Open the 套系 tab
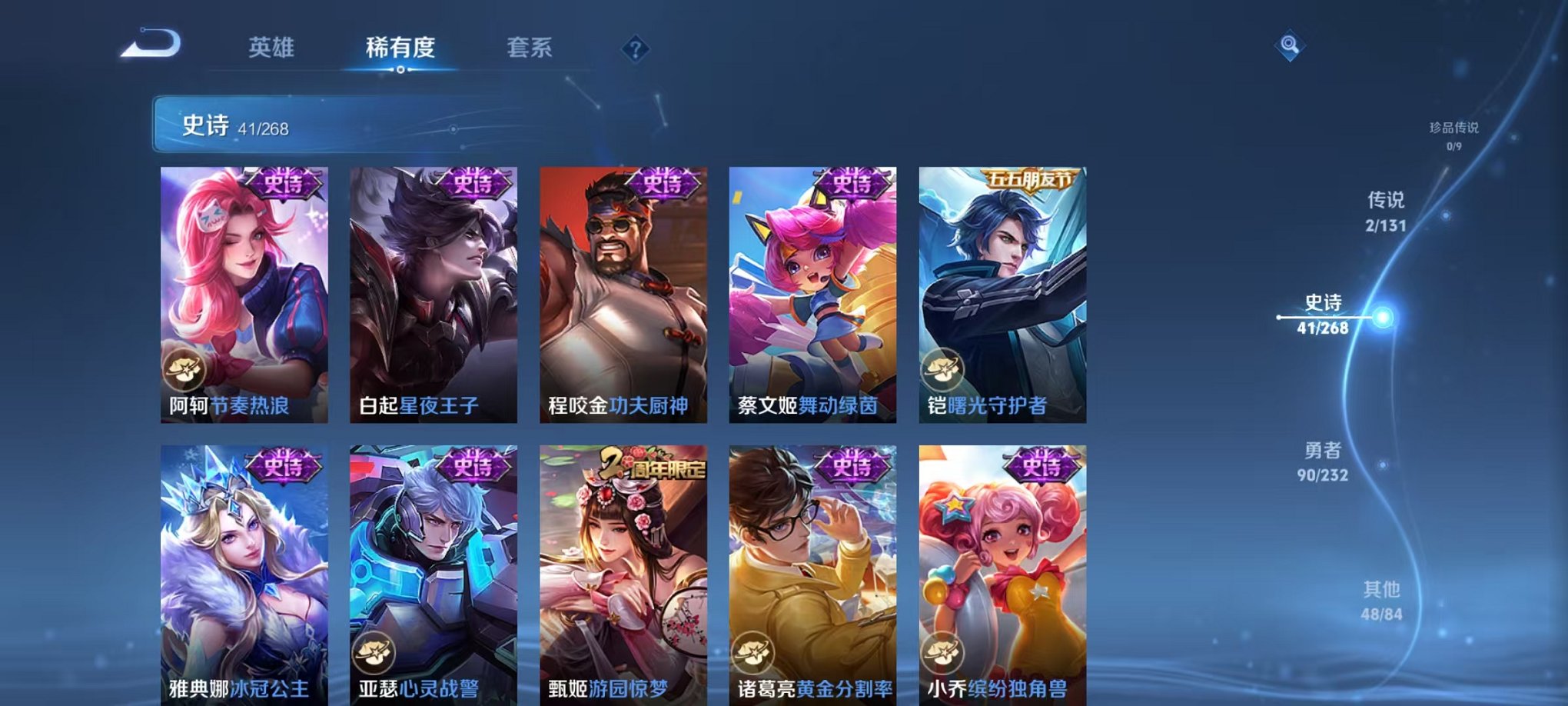This screenshot has width=1568, height=706. tap(530, 48)
